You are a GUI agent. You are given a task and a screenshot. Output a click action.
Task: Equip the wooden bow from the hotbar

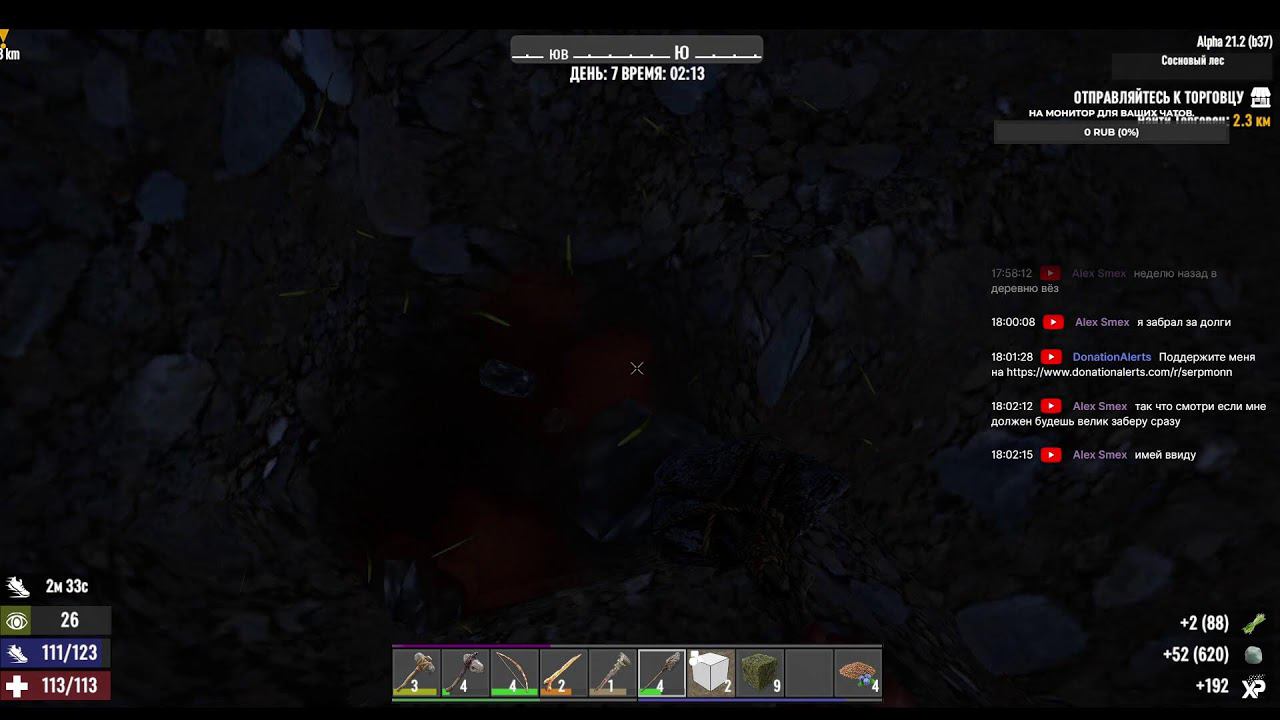tap(514, 671)
